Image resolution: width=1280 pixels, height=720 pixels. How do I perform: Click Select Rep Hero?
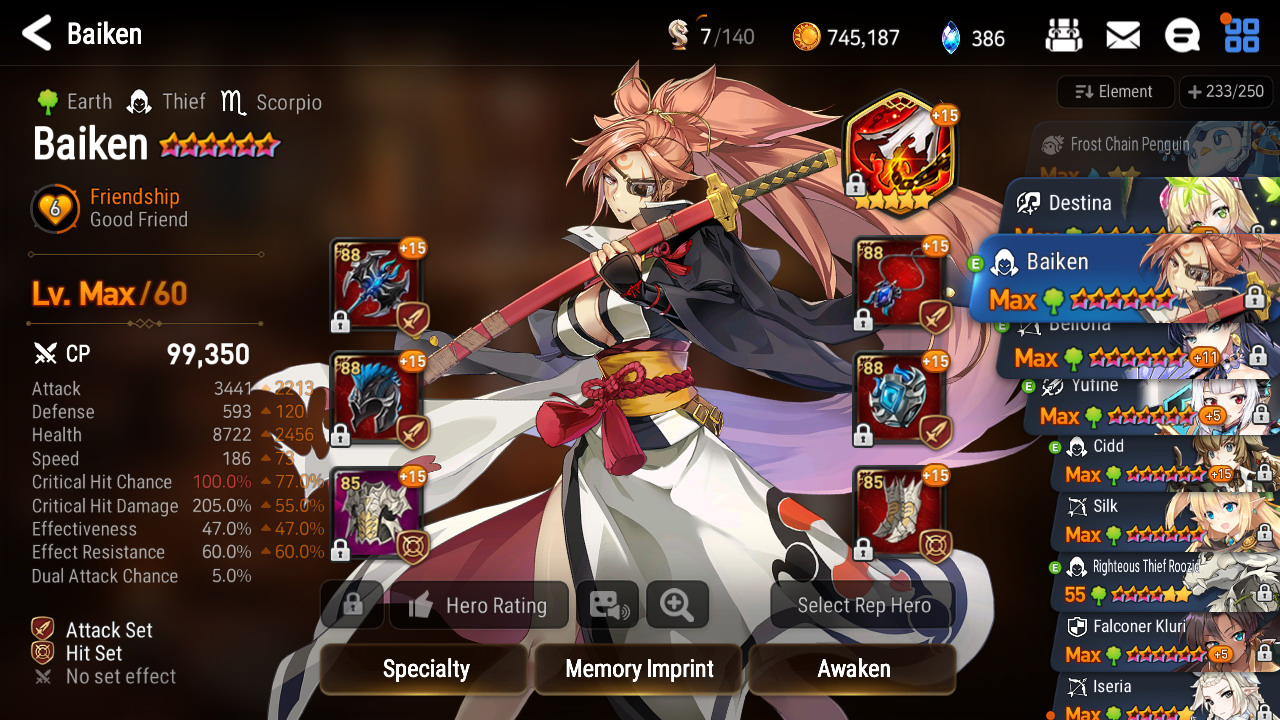pos(863,606)
